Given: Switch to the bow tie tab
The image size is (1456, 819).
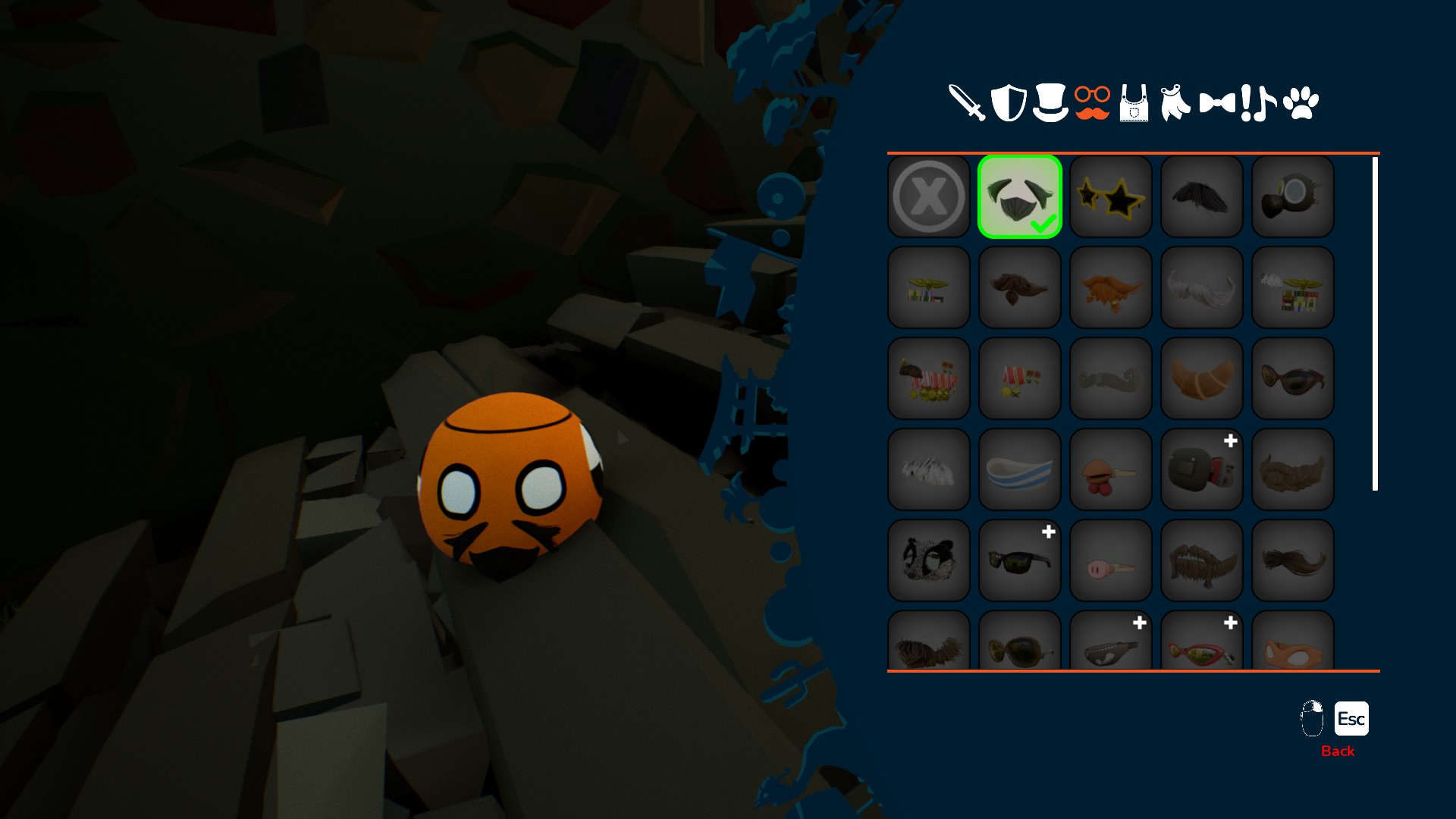Looking at the screenshot, I should (x=1217, y=102).
